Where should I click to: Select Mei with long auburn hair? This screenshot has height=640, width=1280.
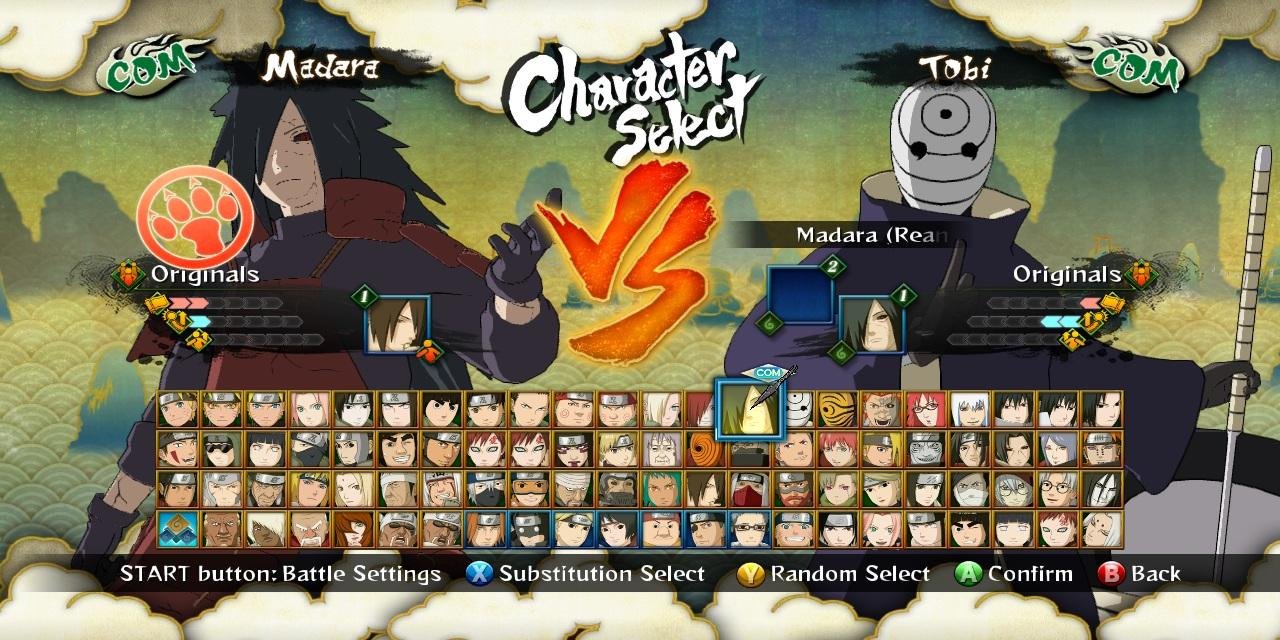[354, 529]
